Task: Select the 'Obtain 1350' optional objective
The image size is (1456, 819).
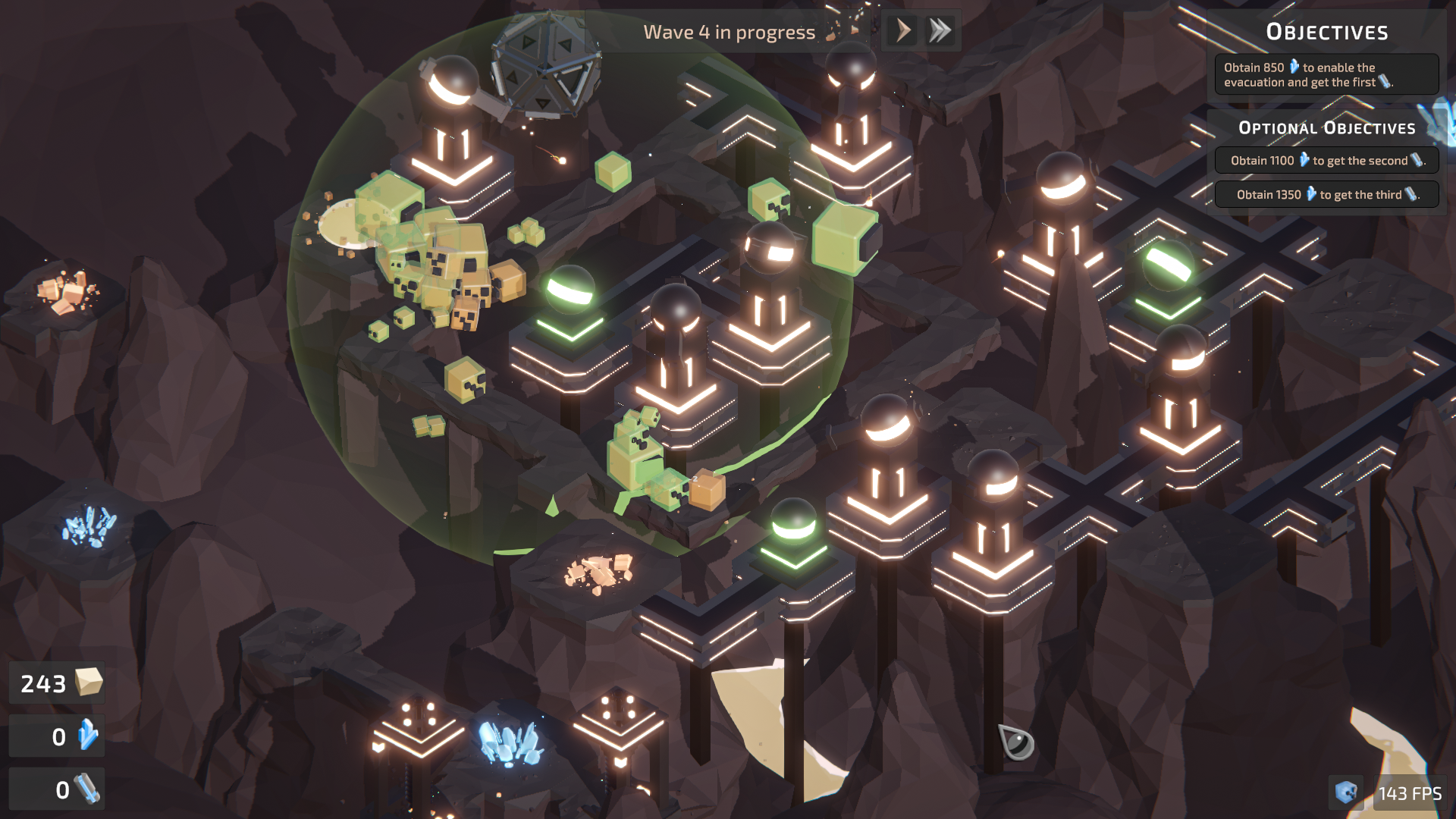Action: tap(1326, 195)
